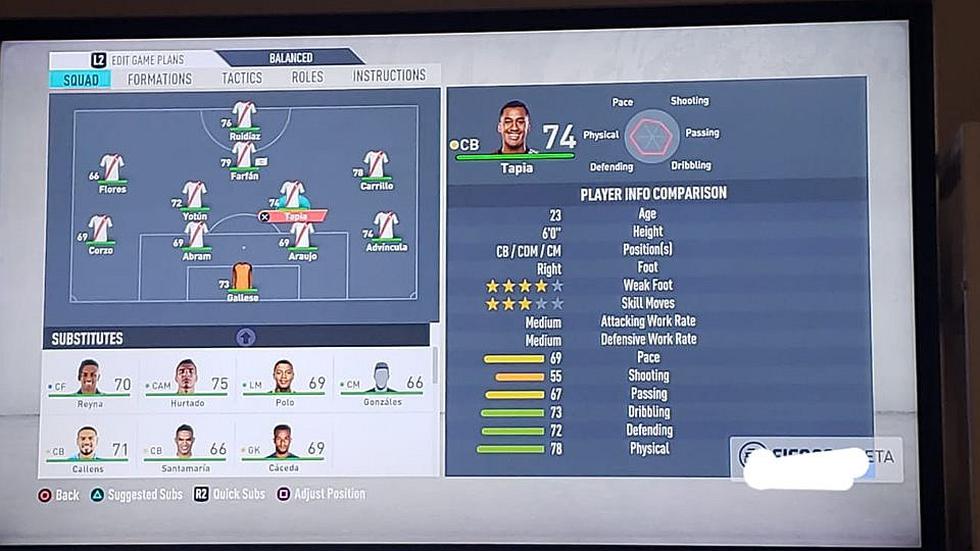Open the Formations tab

click(x=160, y=79)
